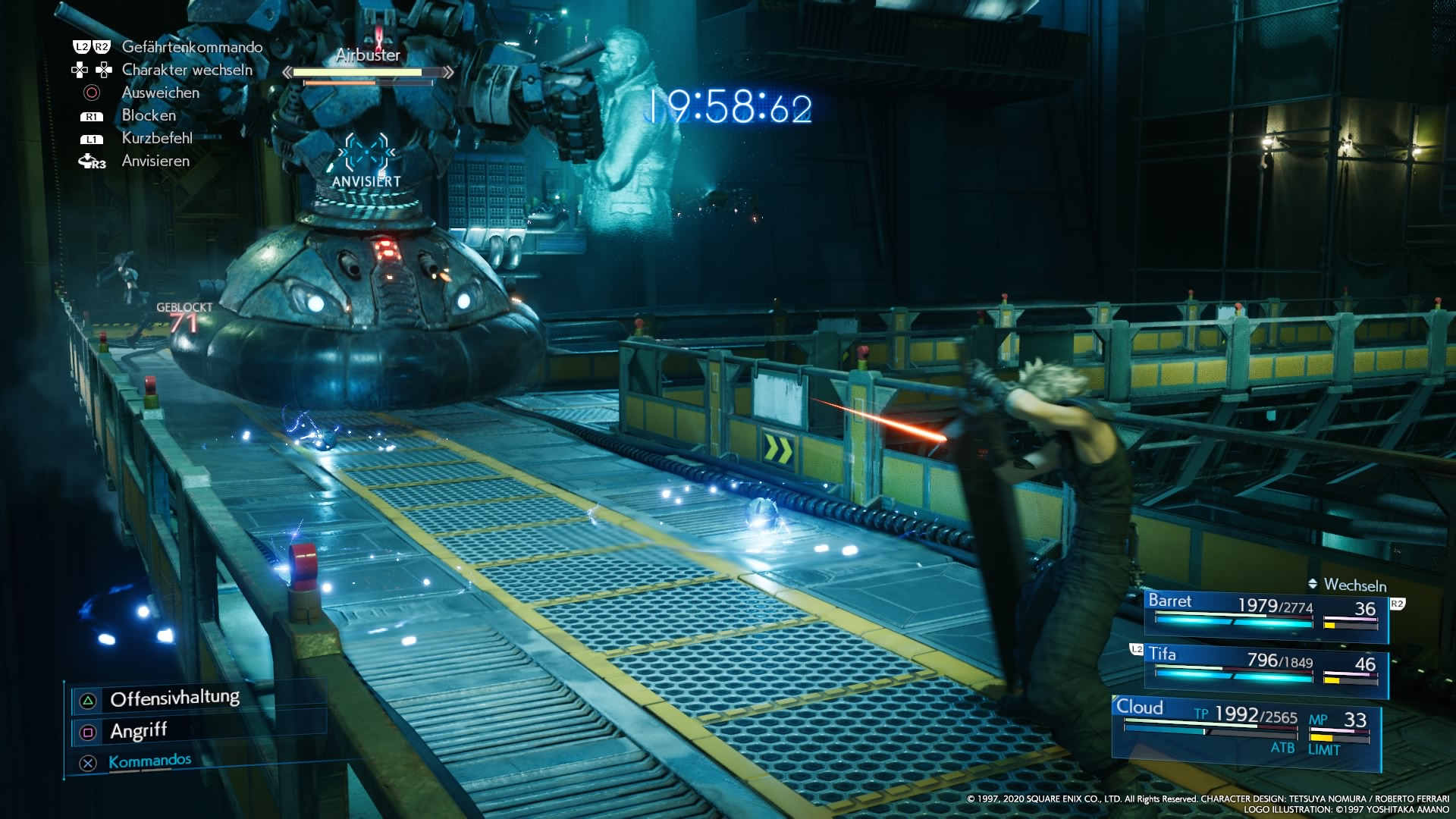Choose the Angriff command
The image size is (1456, 819).
138,731
